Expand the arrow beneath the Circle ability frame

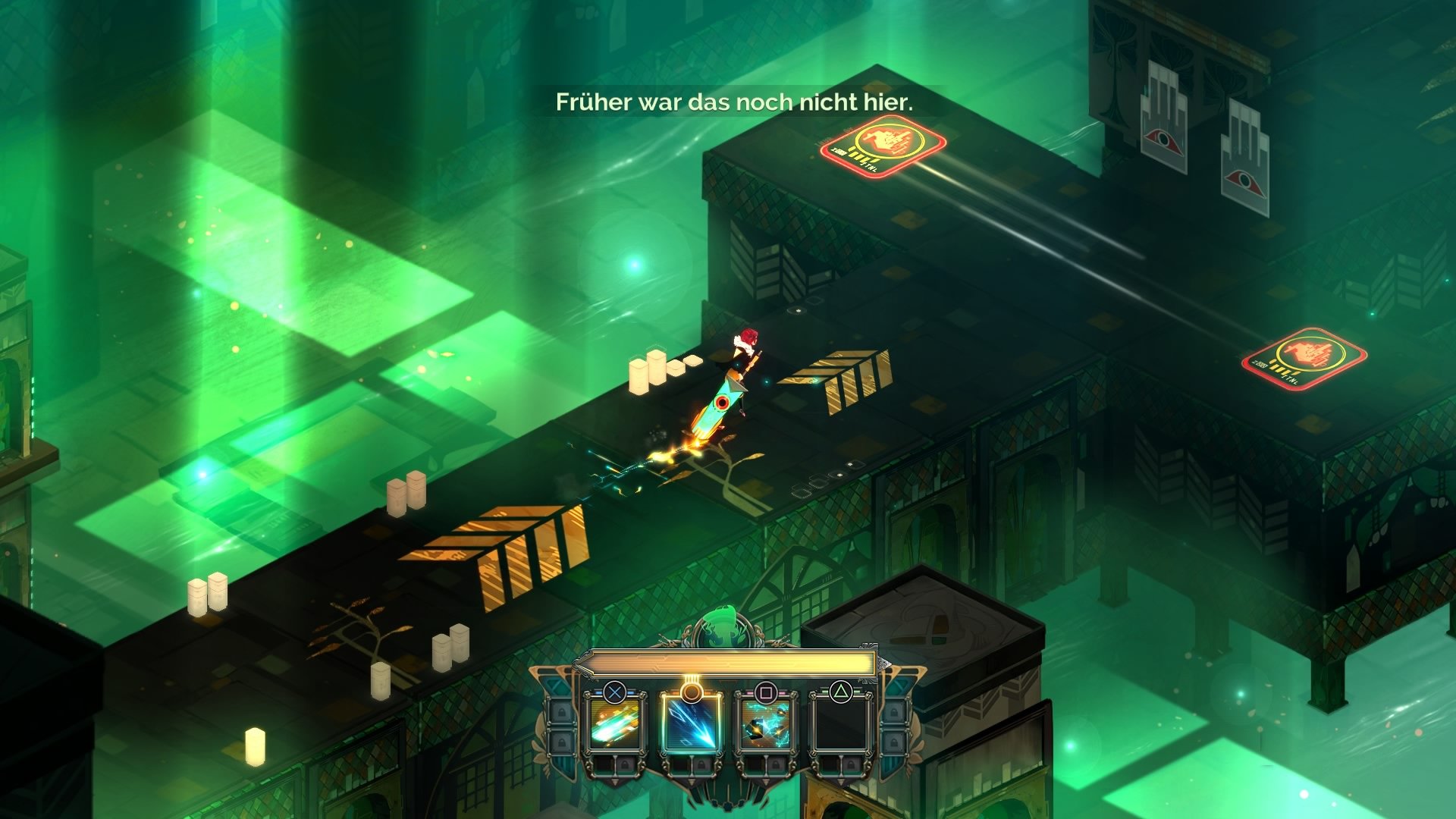click(x=691, y=781)
